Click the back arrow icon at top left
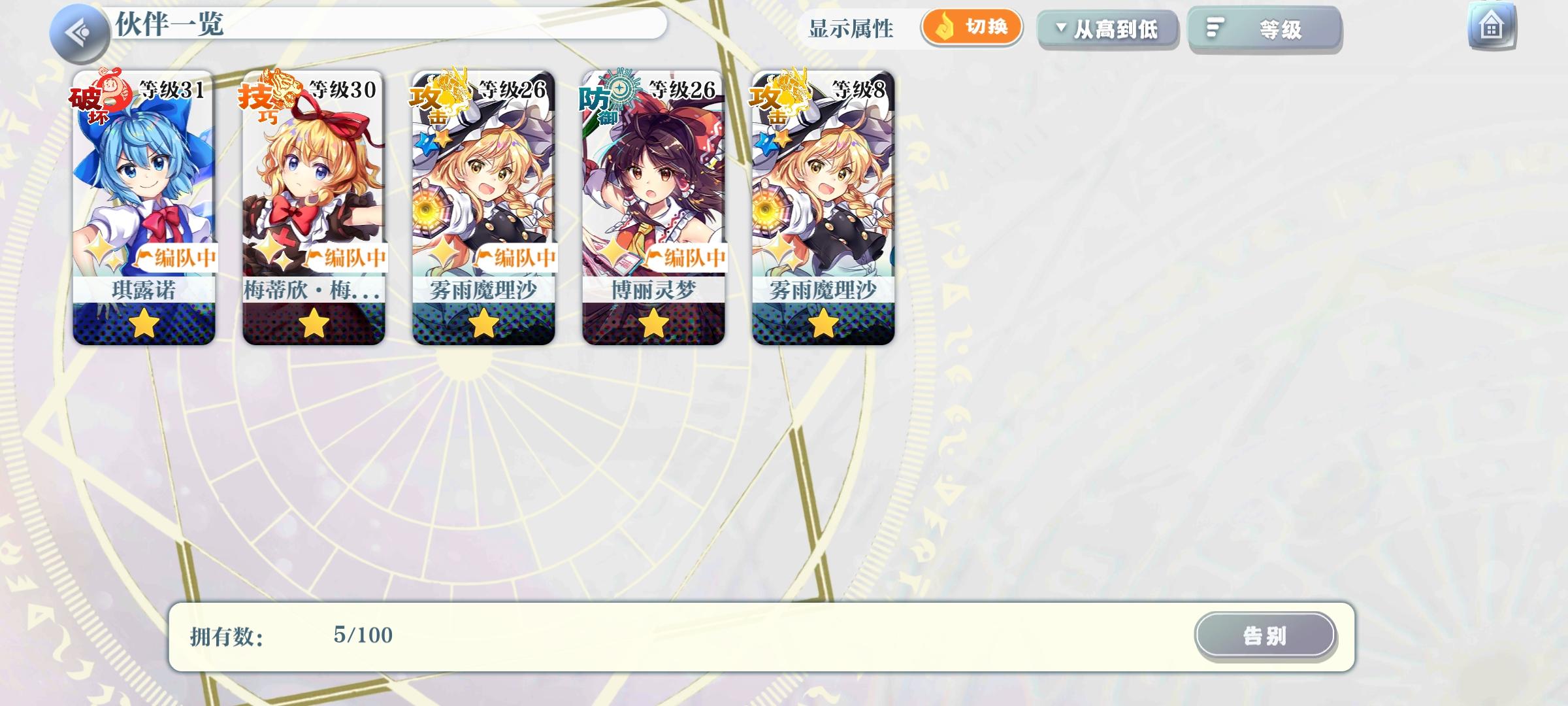Screen dimensions: 1568x706 [x=78, y=29]
